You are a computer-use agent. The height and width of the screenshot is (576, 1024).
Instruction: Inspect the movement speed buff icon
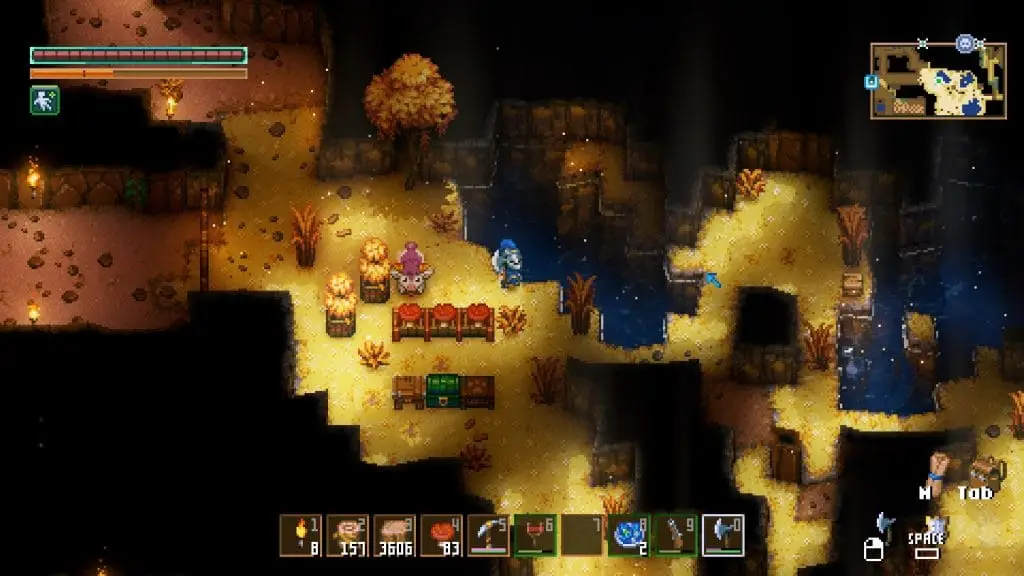coord(44,100)
